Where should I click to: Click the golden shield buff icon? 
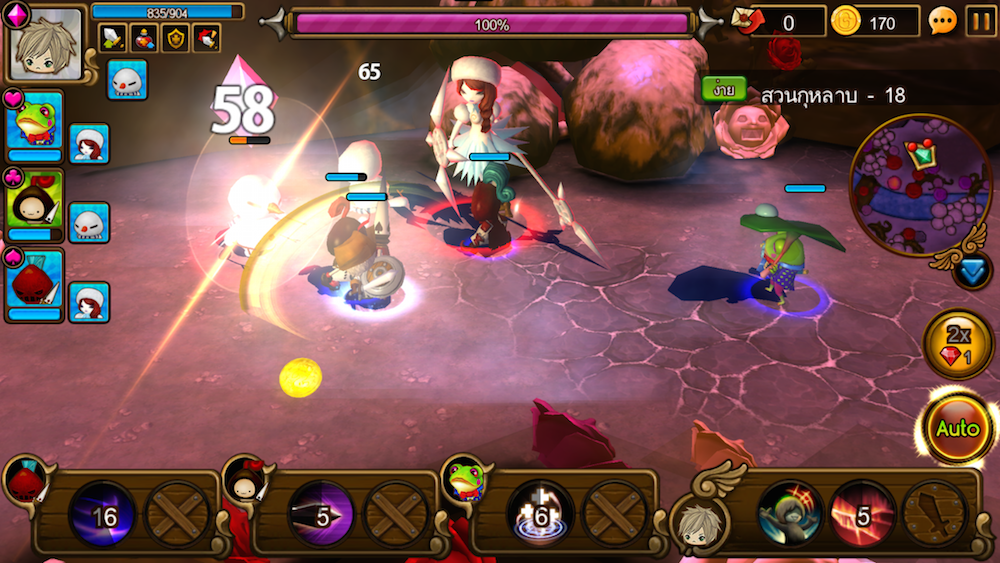[x=175, y=38]
